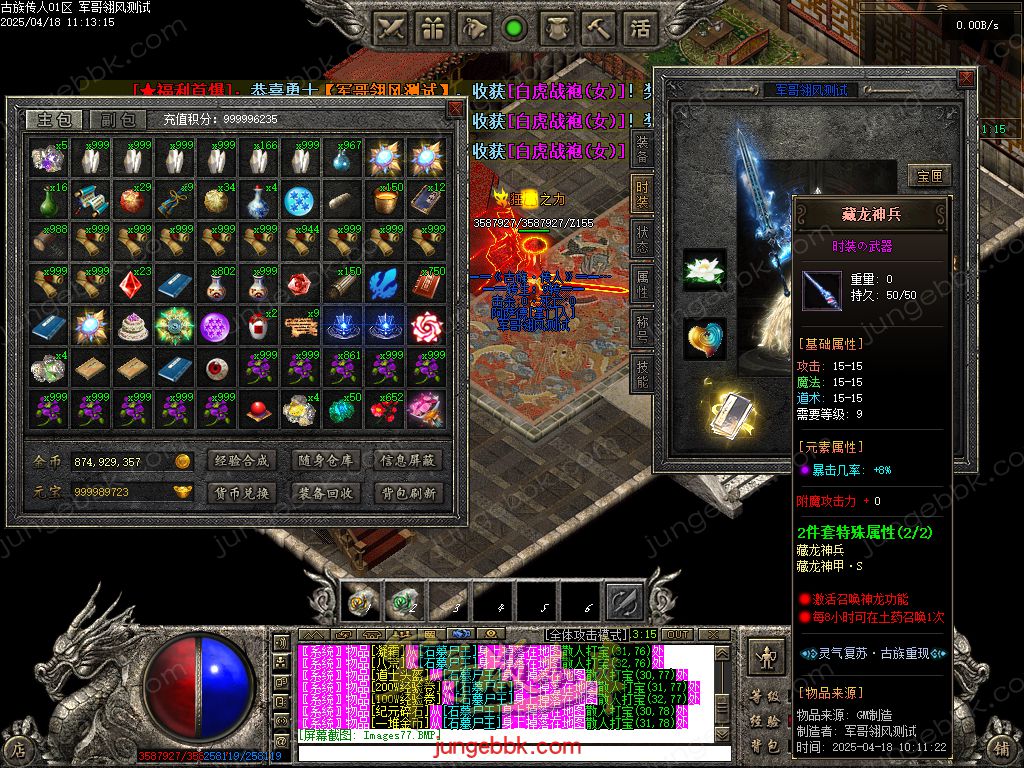
Task: Toggle the 信息屏蔽 message blocking button
Action: click(x=408, y=461)
